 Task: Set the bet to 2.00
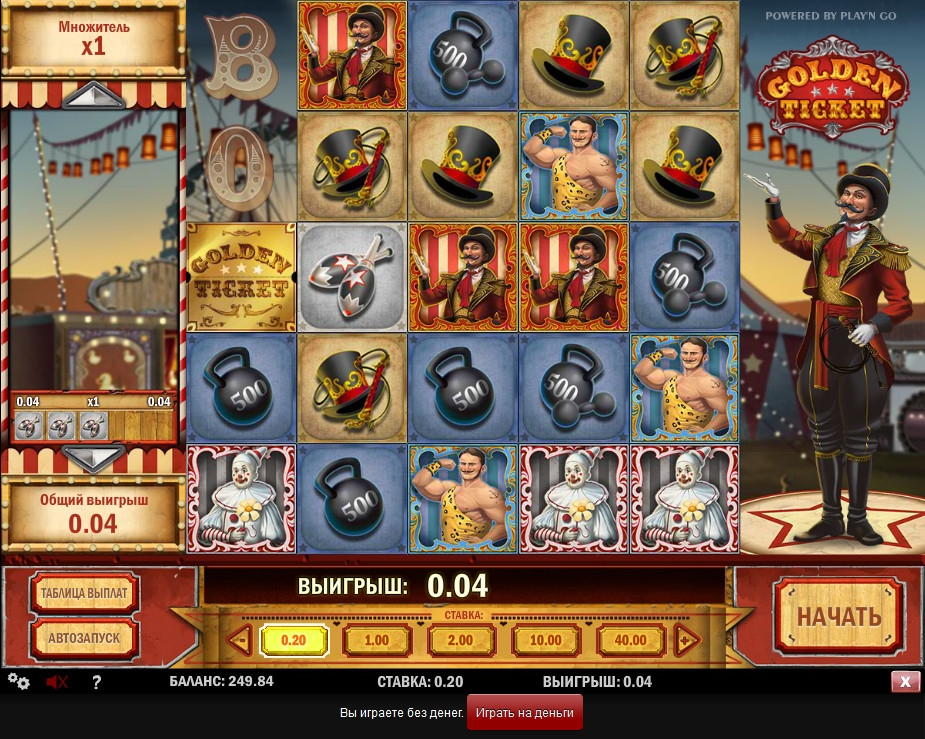tap(461, 641)
